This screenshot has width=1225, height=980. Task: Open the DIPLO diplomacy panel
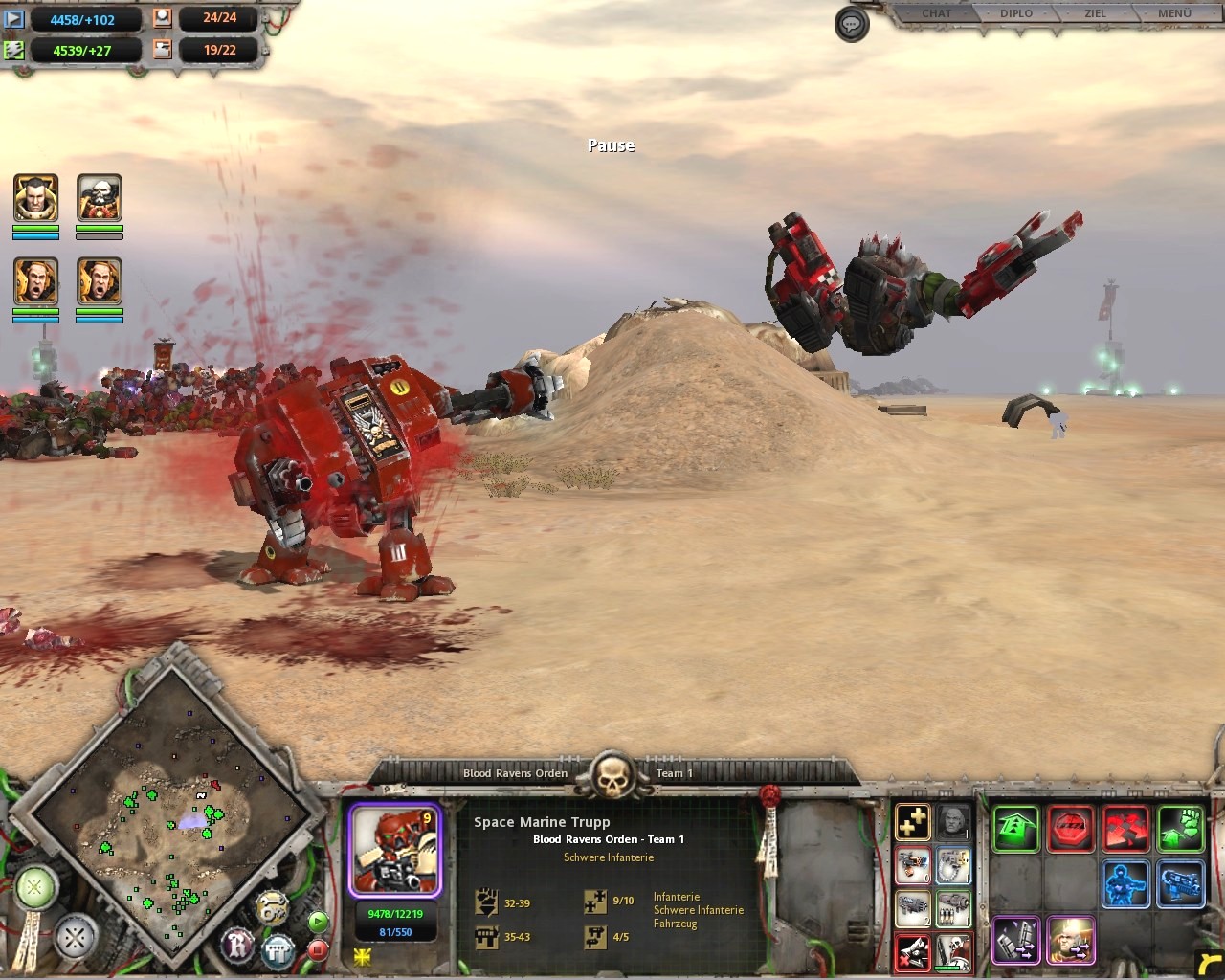click(x=1016, y=13)
